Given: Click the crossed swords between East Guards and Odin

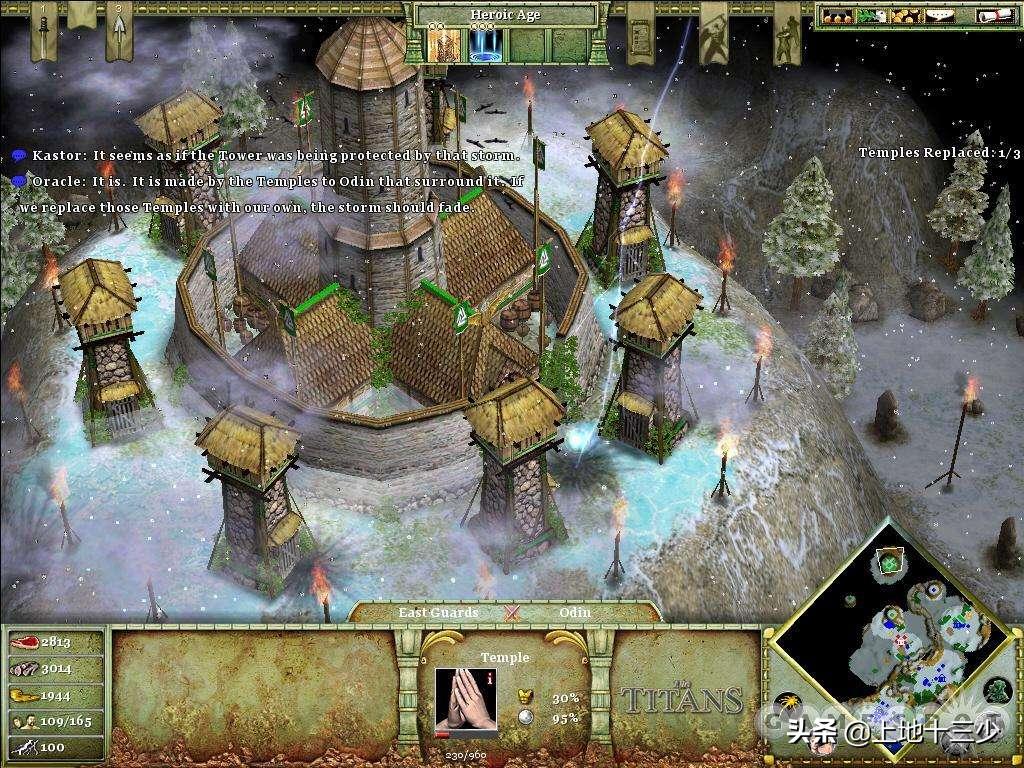Looking at the screenshot, I should pos(514,612).
